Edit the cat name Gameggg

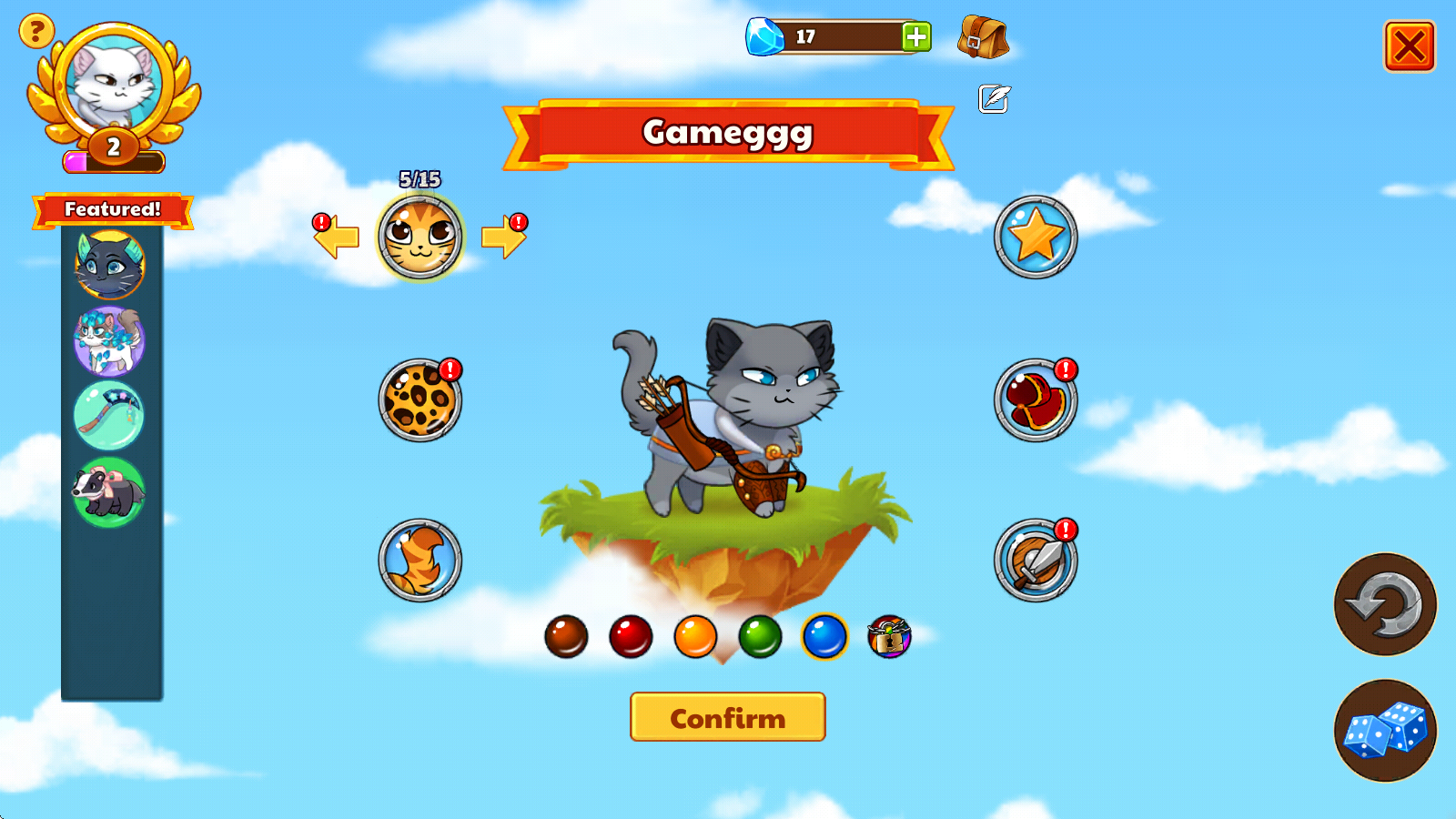(994, 98)
